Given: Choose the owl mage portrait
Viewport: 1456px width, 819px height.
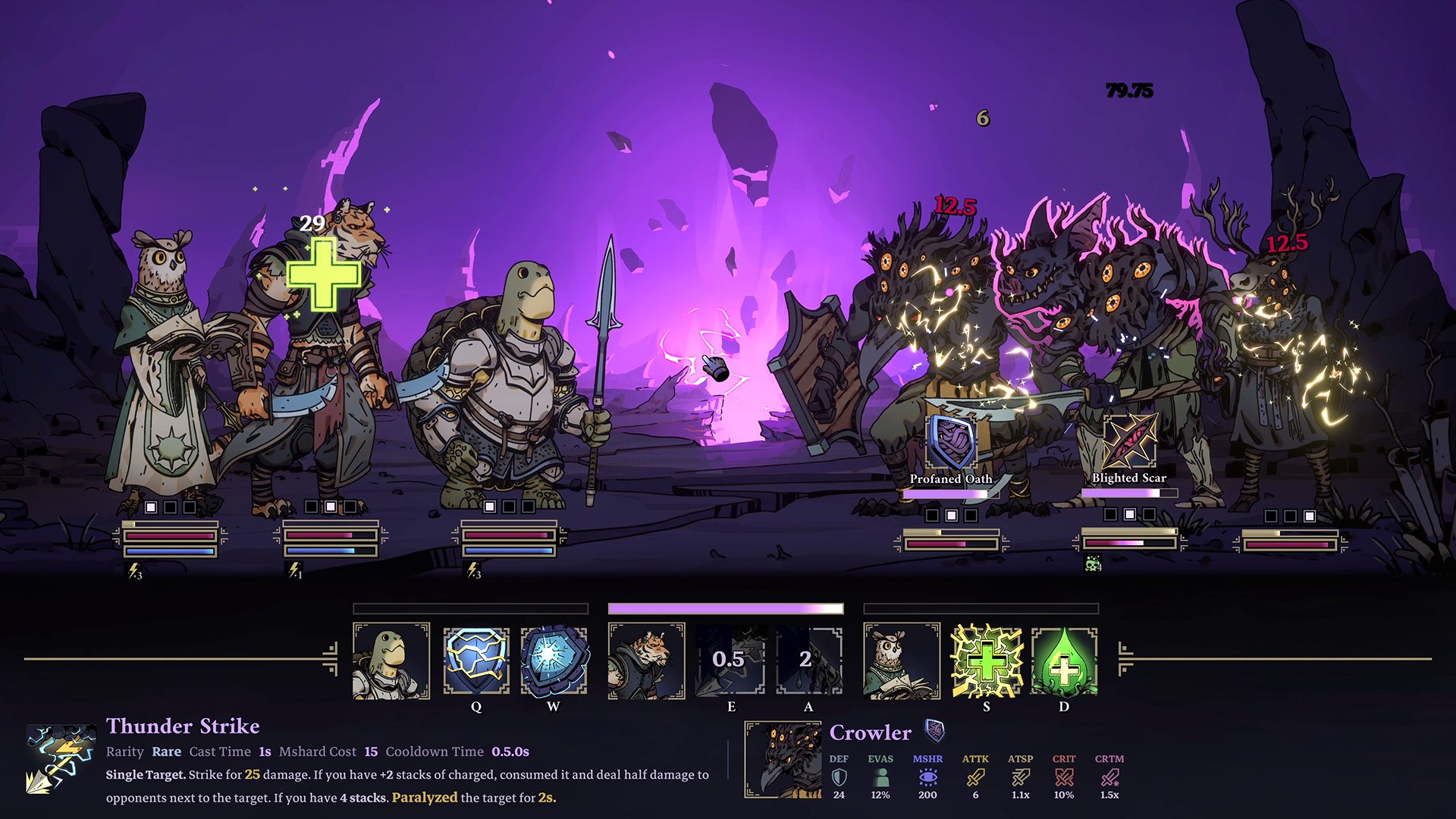Looking at the screenshot, I should pos(902,661).
